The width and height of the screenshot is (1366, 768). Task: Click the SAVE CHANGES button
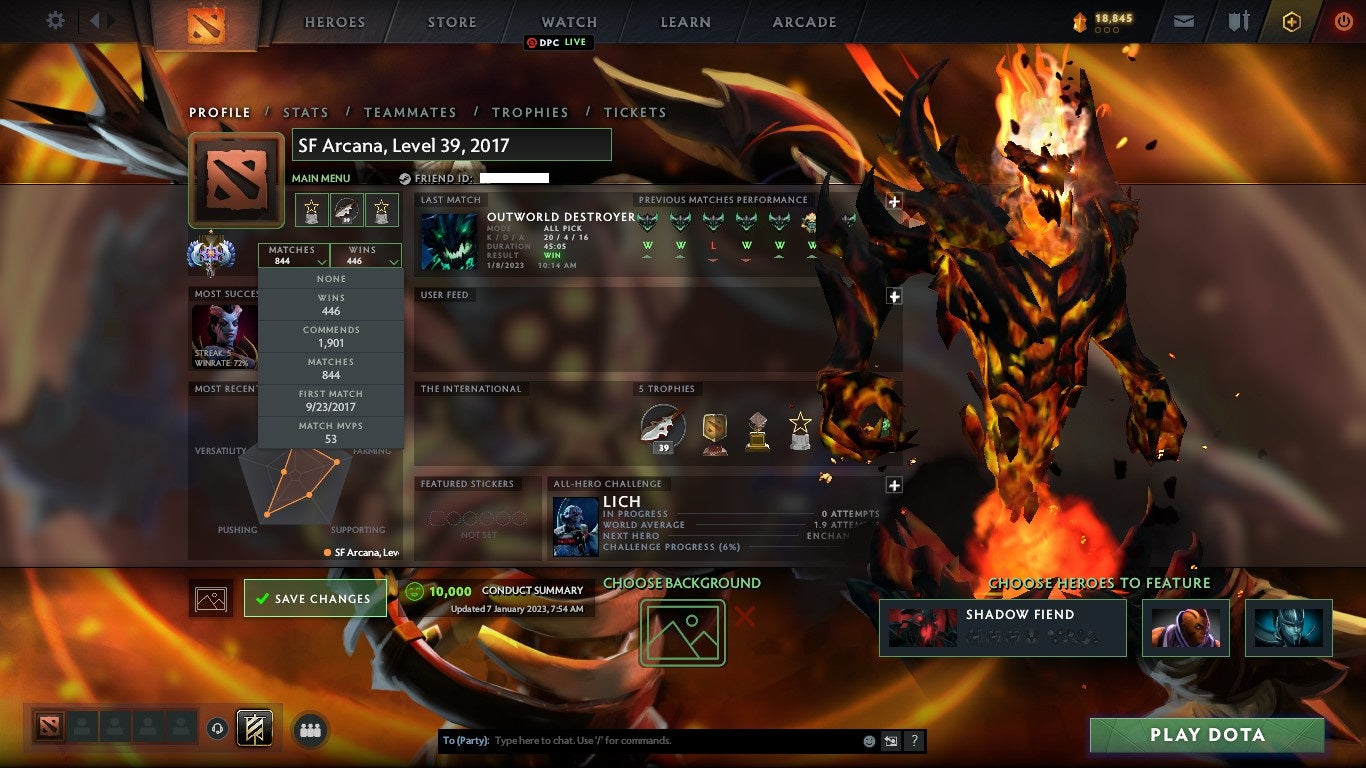click(315, 597)
